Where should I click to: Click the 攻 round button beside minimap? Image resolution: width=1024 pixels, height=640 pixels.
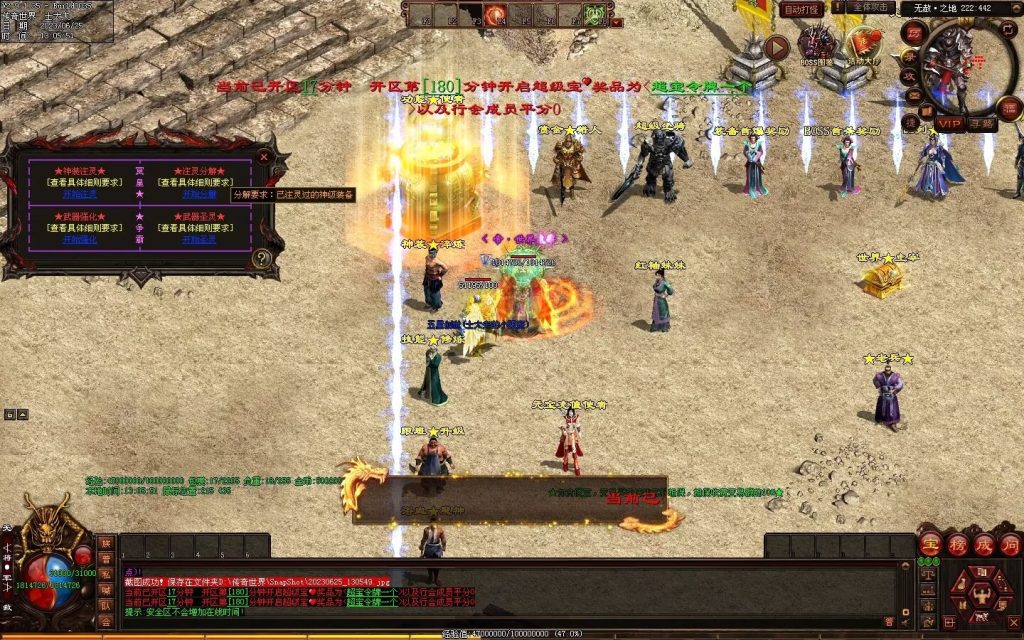pos(910,76)
